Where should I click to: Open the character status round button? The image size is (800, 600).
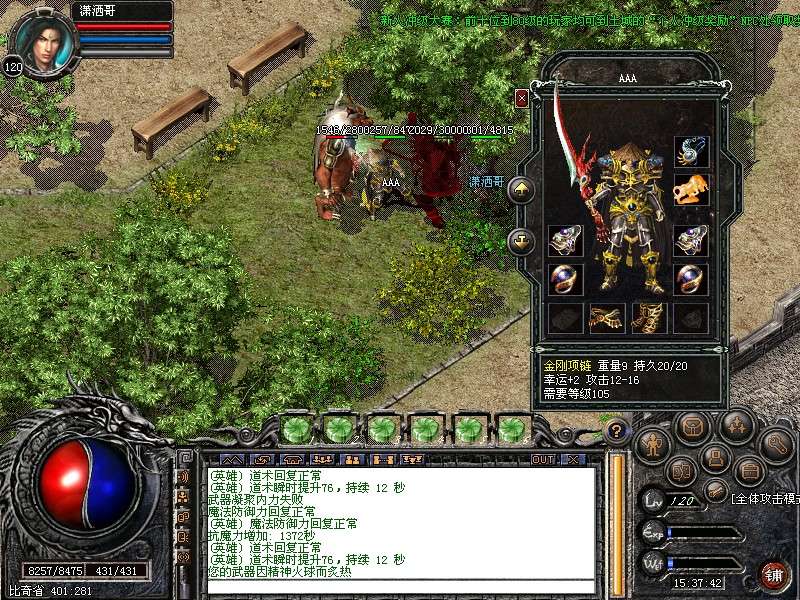coord(652,443)
